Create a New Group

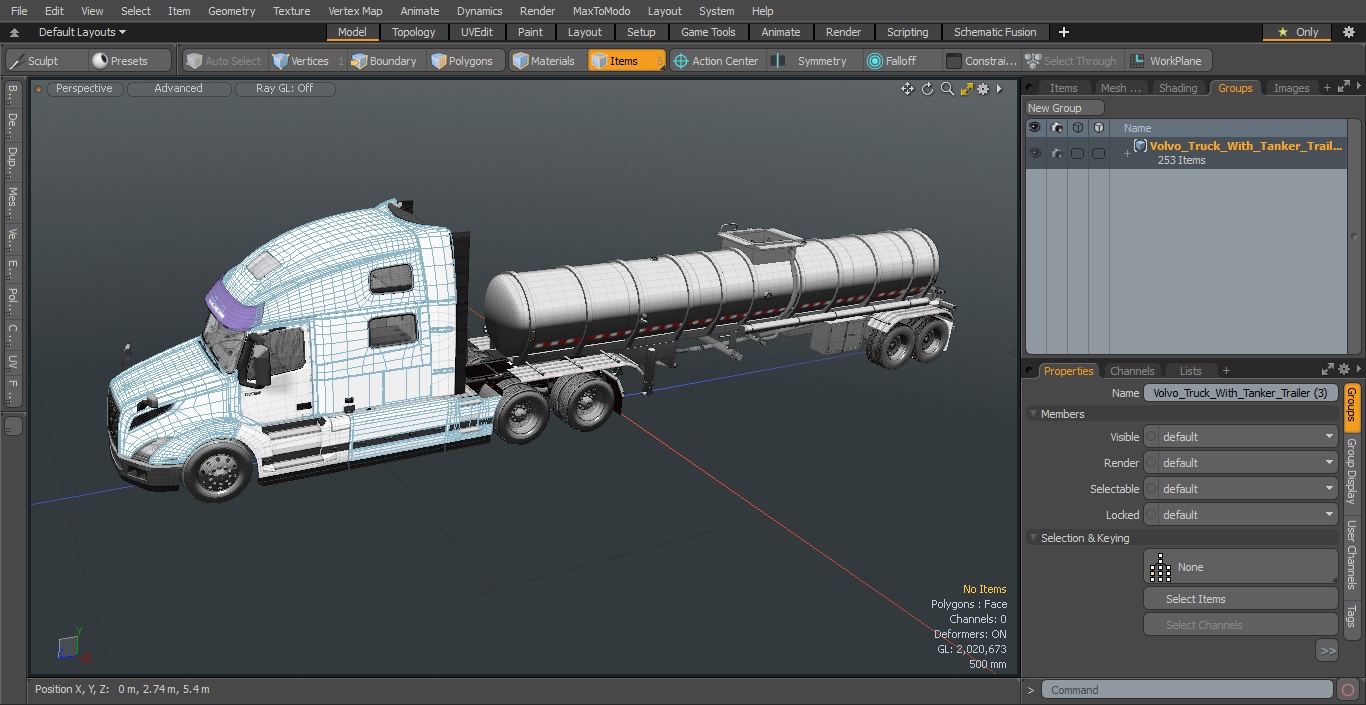tap(1064, 108)
